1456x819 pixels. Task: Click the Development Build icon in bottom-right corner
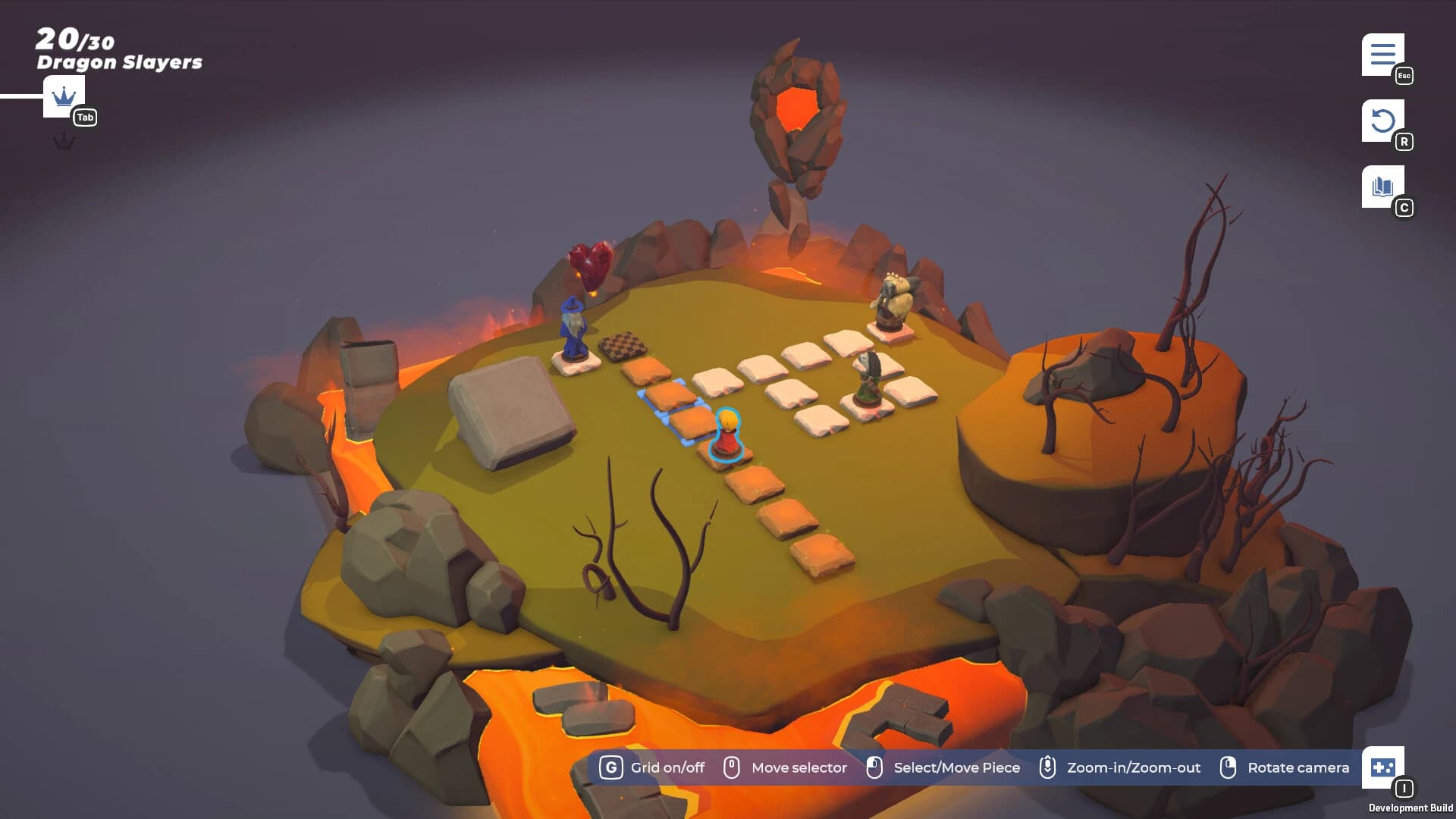pos(1382,767)
